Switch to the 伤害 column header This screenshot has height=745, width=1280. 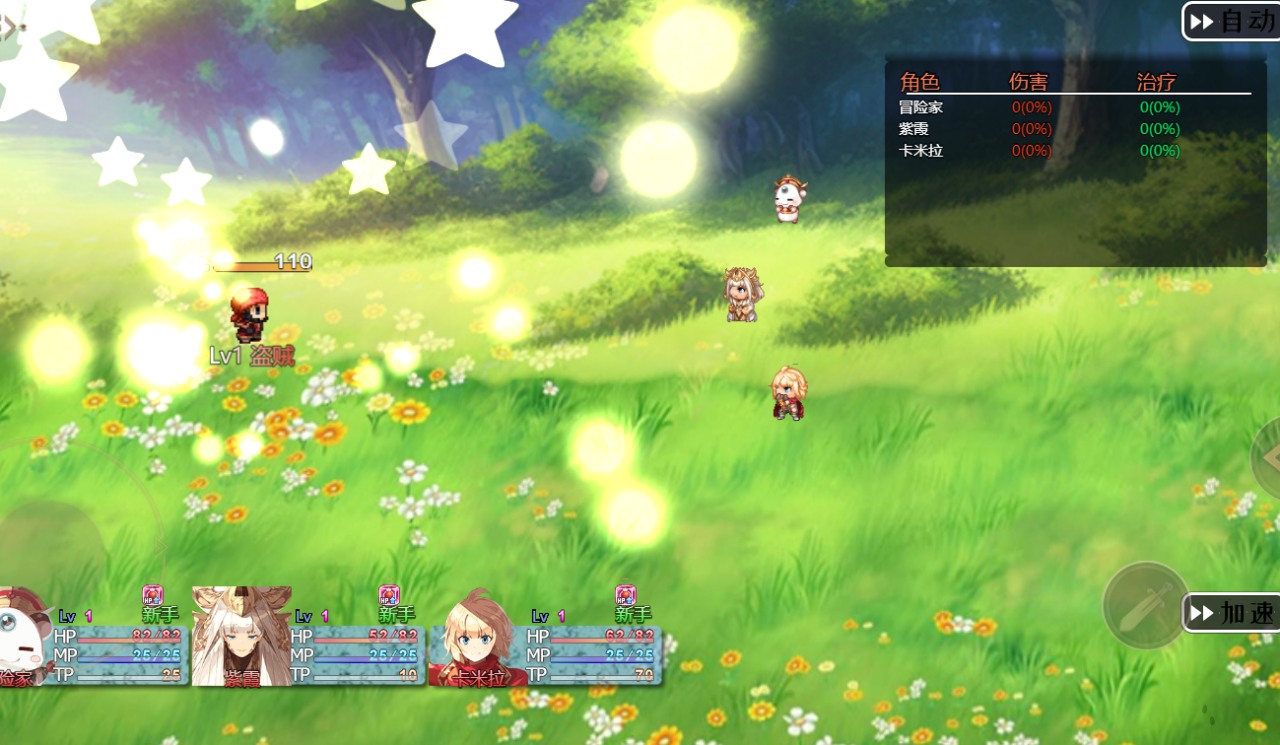point(1030,81)
